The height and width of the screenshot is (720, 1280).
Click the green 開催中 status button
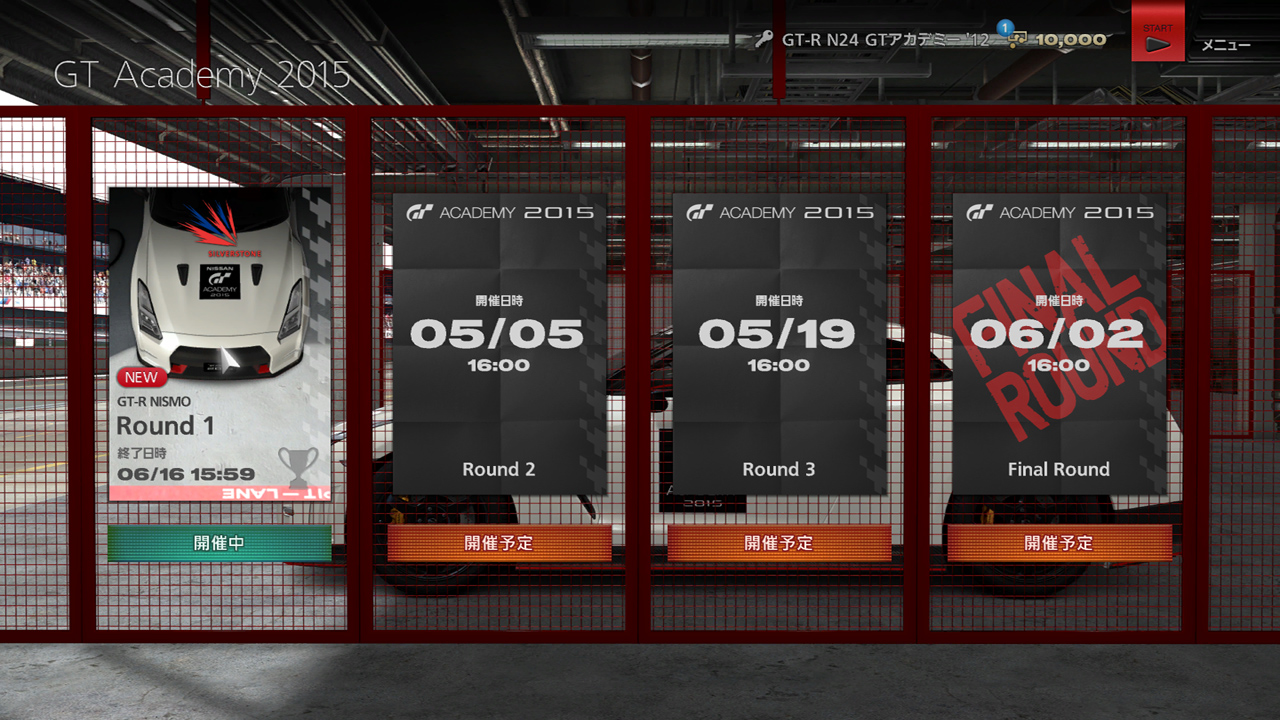220,544
